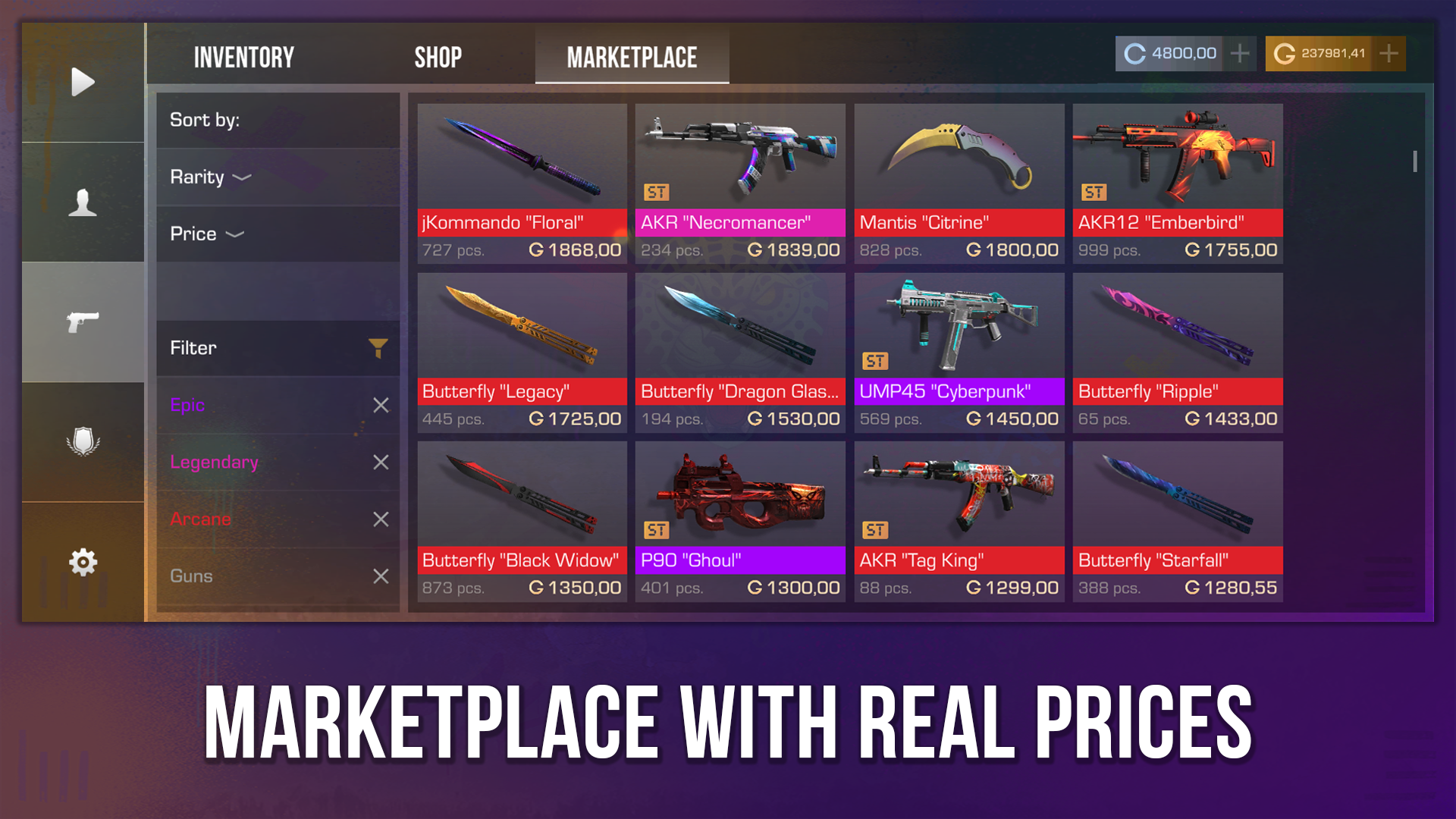Click the shield icon in the sidebar
The width and height of the screenshot is (1456, 819).
click(x=83, y=442)
